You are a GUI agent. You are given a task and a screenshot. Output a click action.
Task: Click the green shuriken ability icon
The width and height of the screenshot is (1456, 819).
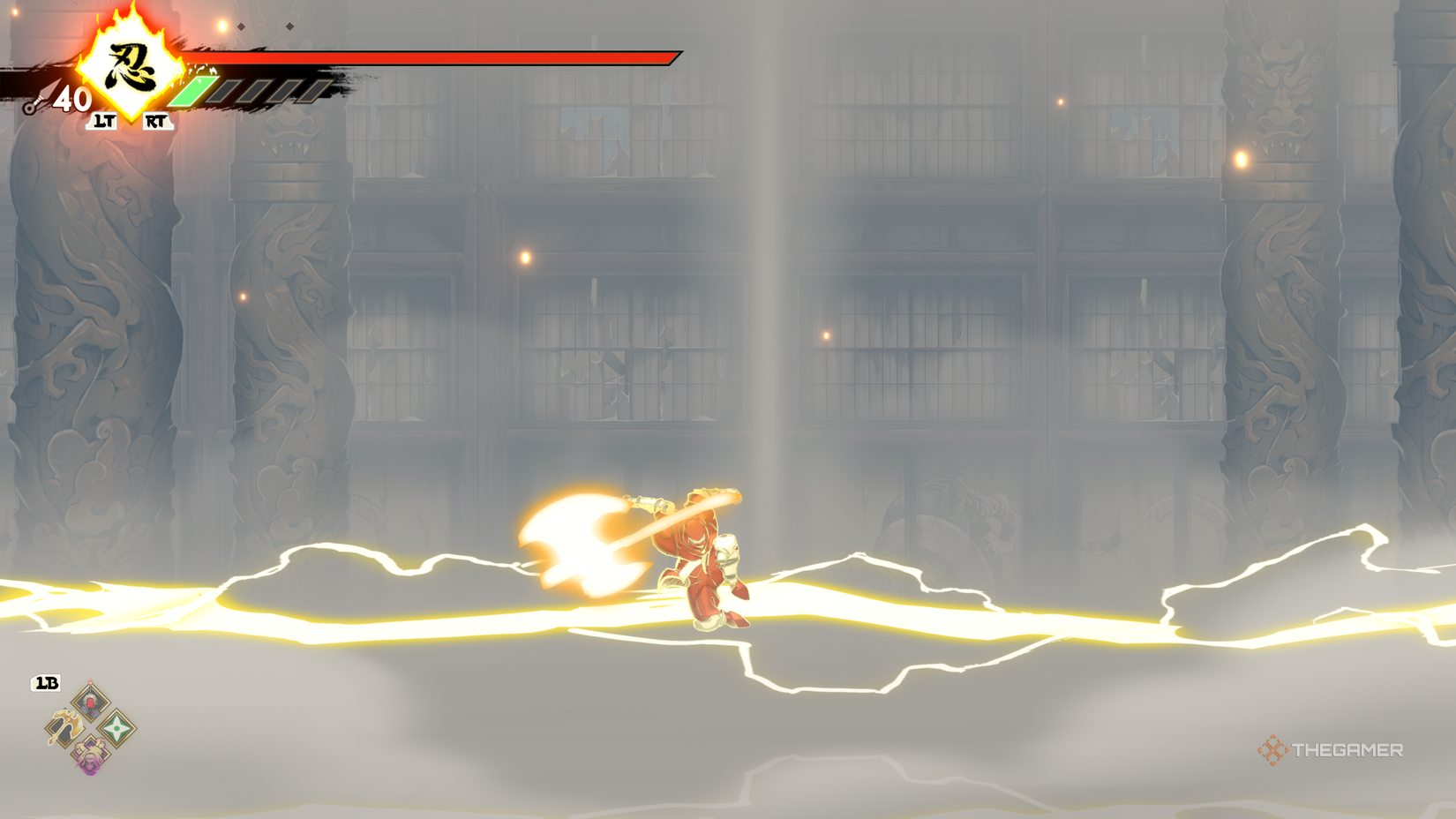click(116, 728)
